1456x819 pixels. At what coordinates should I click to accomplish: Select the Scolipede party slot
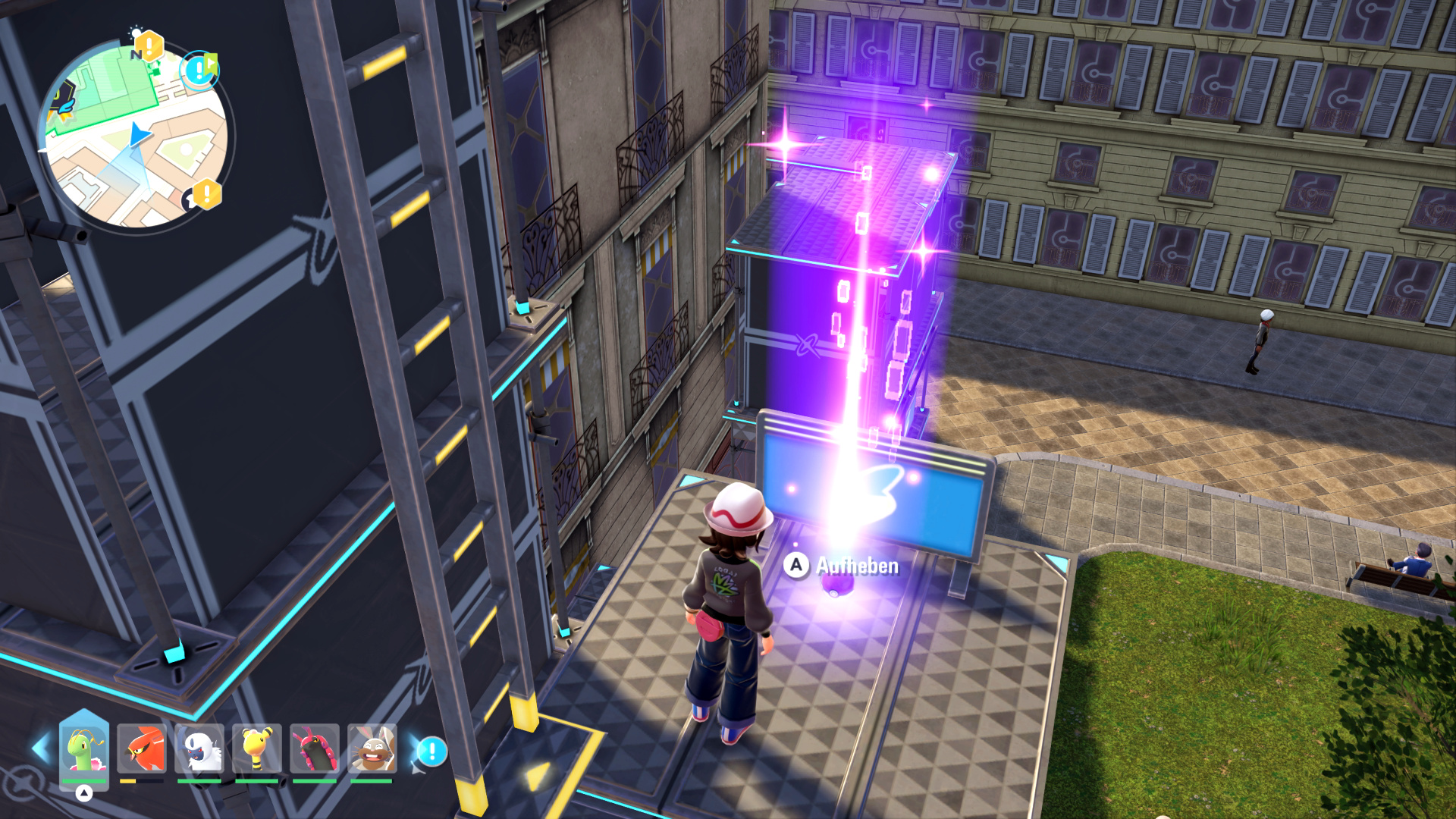point(315,749)
